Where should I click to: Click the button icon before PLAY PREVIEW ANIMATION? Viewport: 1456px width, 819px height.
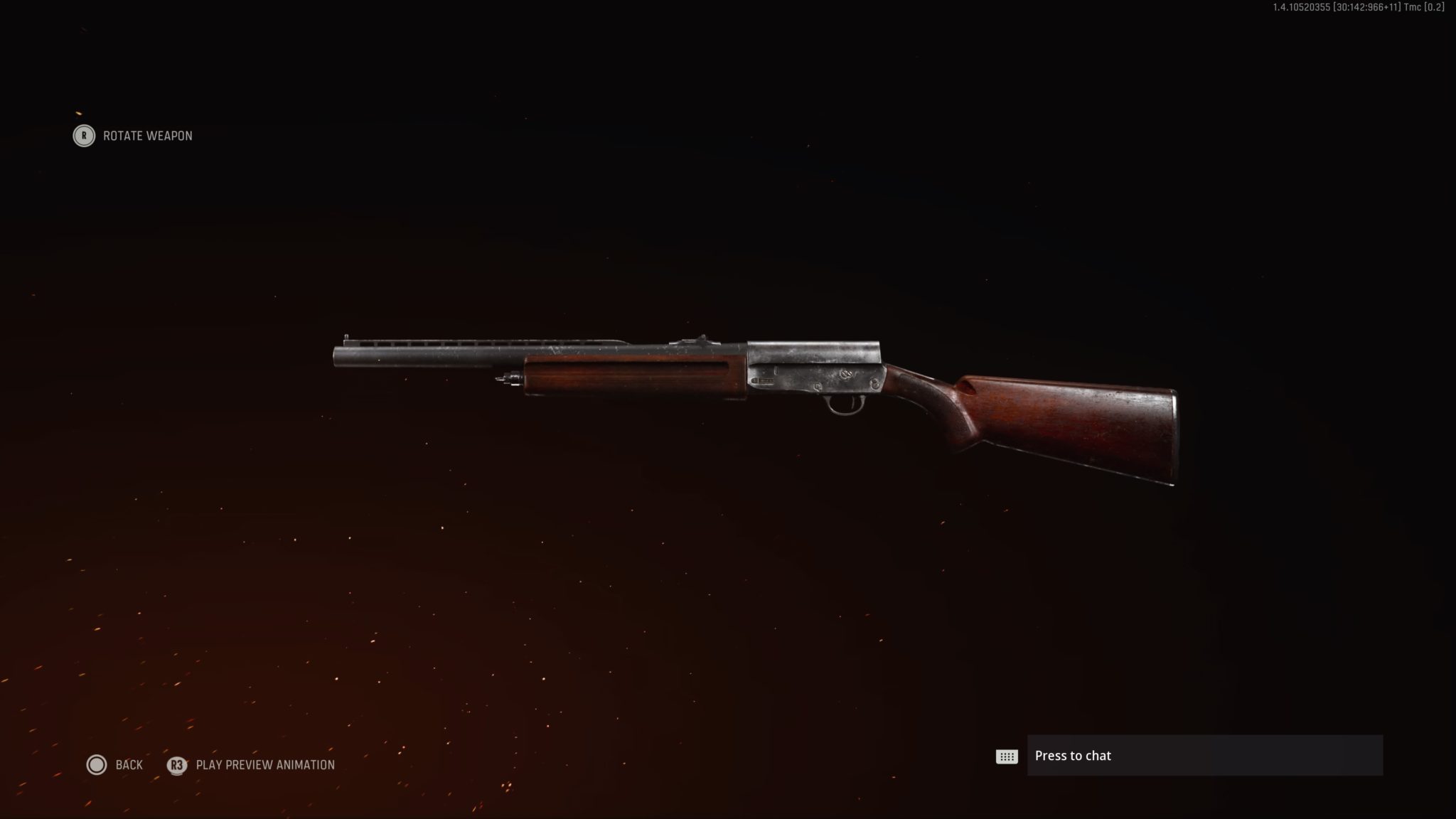(x=176, y=765)
